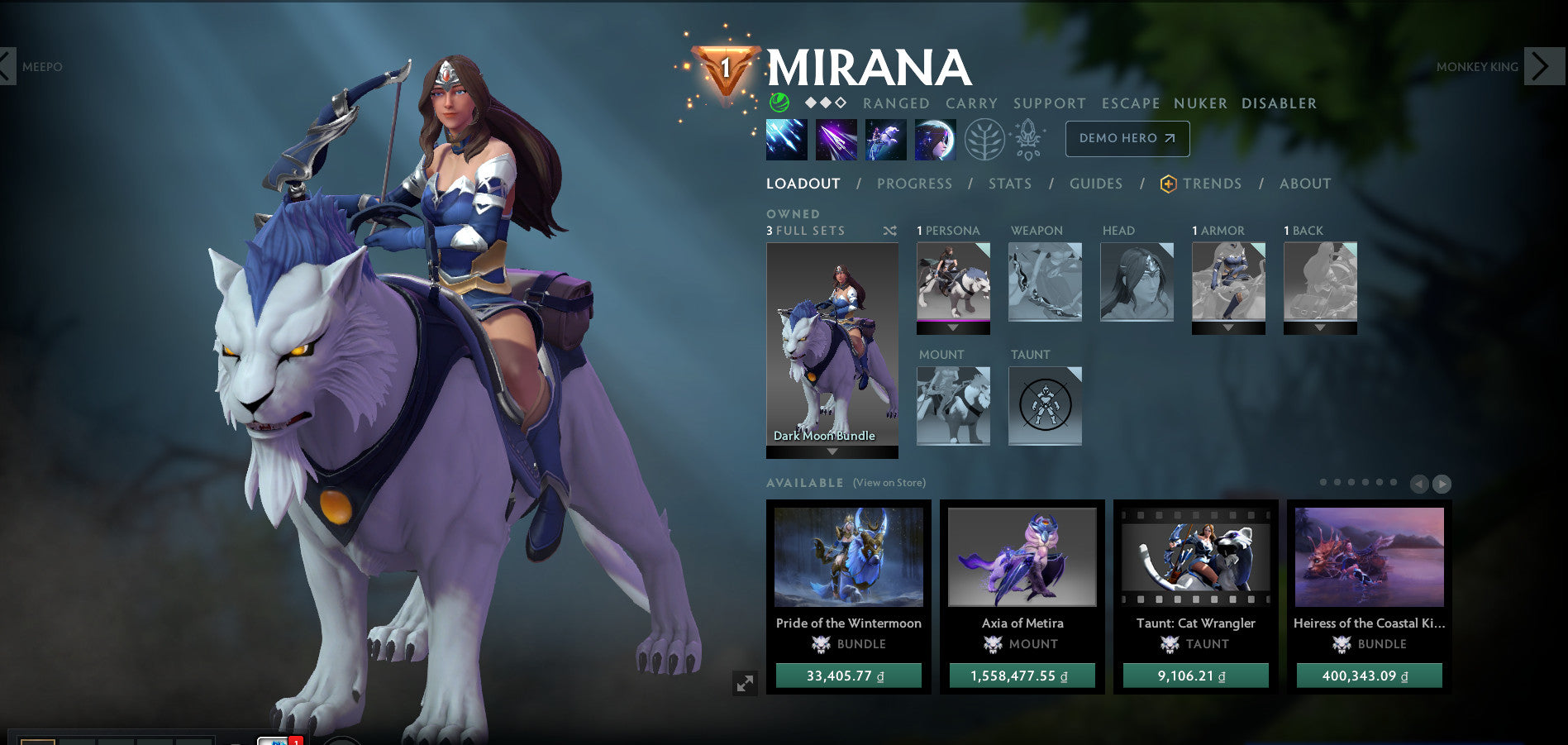This screenshot has width=1568, height=745.
Task: Click the shuffle cosmetic sets icon
Action: (x=889, y=232)
